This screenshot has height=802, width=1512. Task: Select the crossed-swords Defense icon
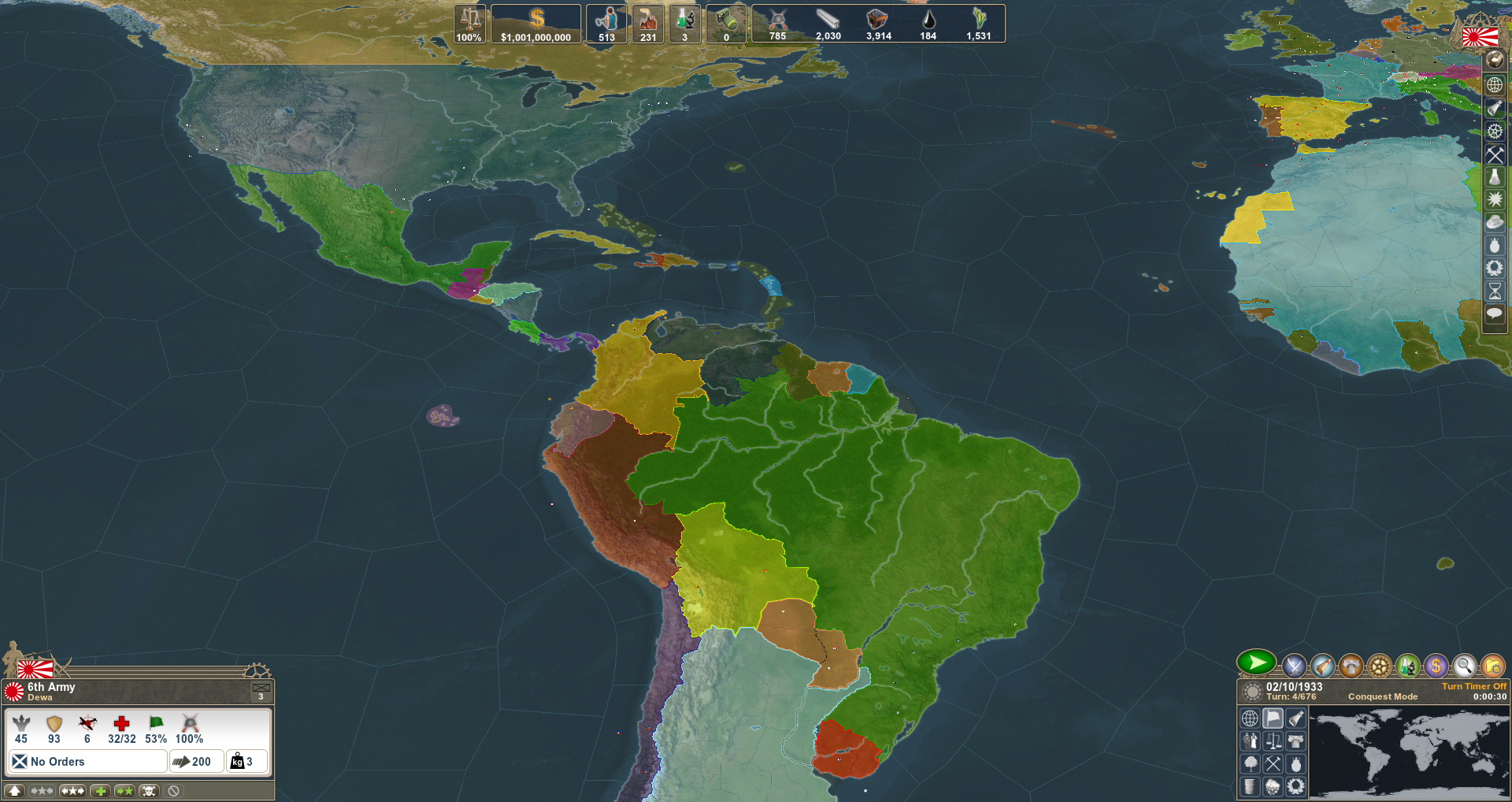coord(1293,664)
